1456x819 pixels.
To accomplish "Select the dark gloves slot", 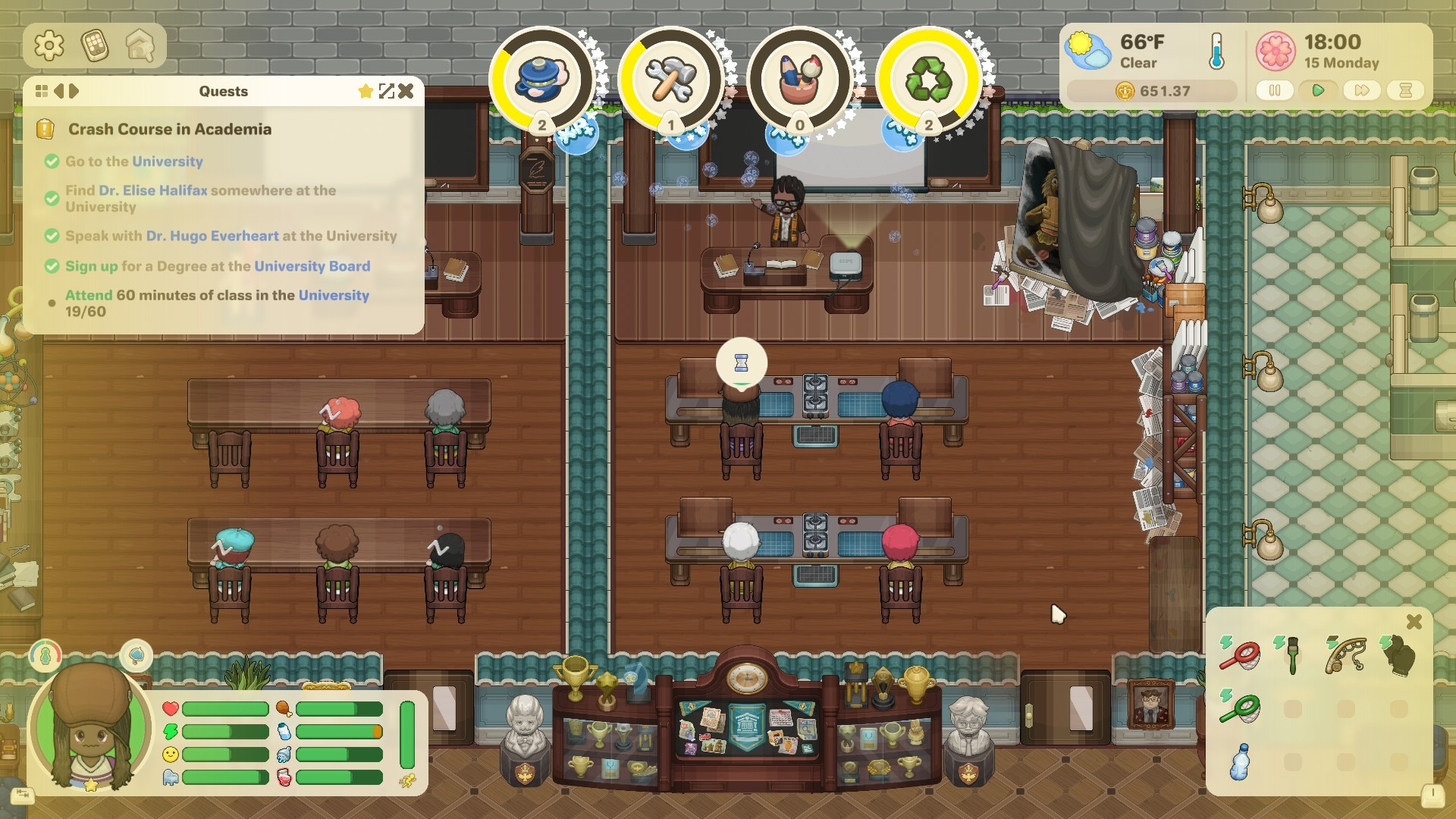I will [x=1399, y=654].
